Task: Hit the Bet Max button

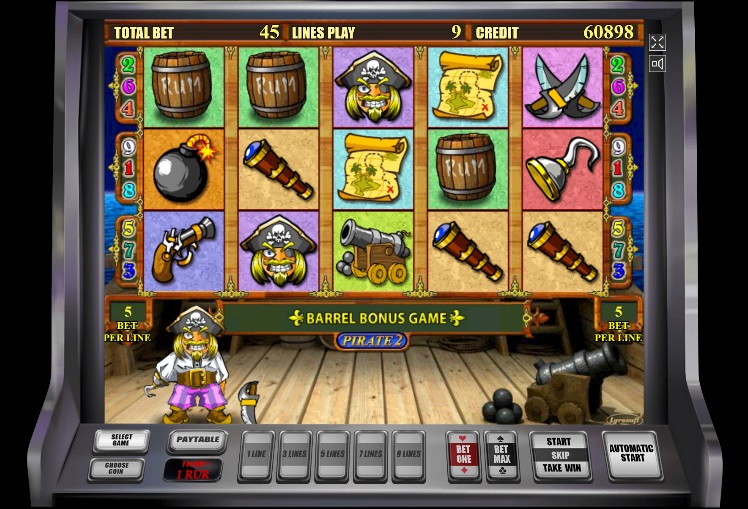Action: tap(501, 453)
